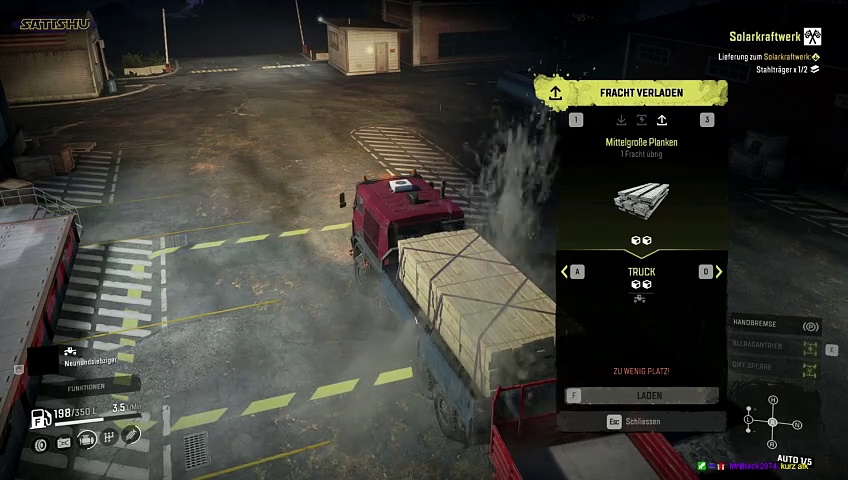Select the upload tab in cargo panel
This screenshot has width=848, height=480.
(661, 121)
